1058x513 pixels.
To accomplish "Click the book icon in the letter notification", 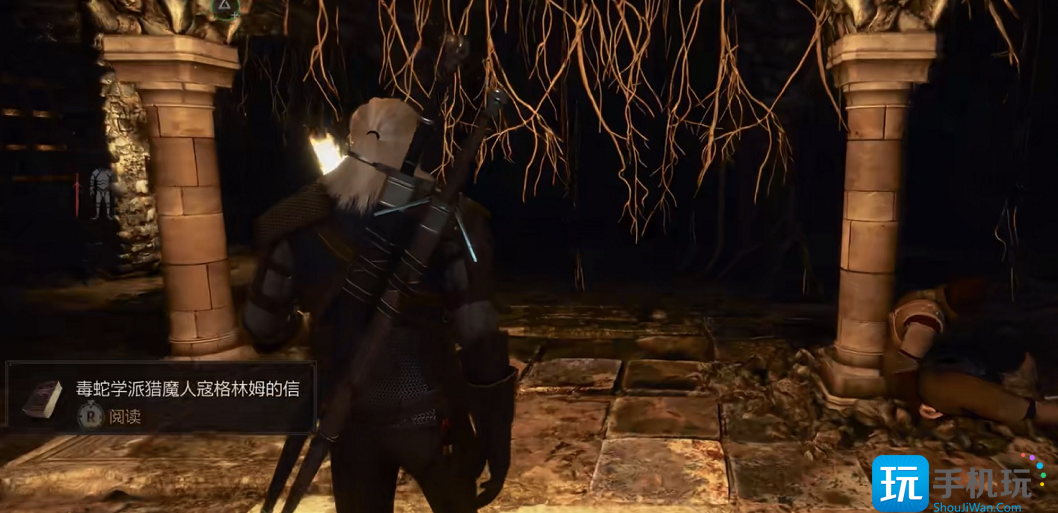I will 42,399.
